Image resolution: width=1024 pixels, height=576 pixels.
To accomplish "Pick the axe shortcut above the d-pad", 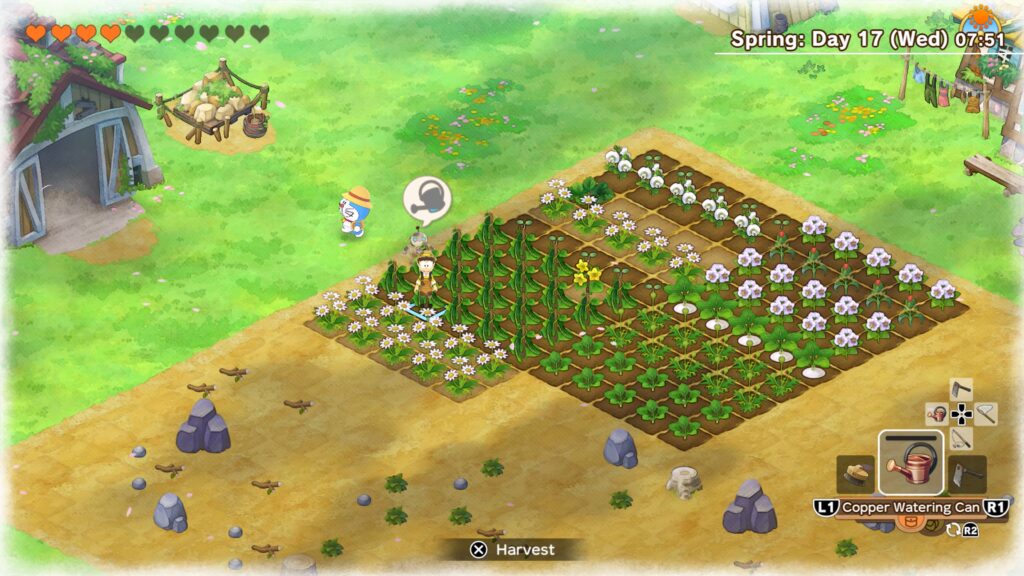I will pos(961,388).
